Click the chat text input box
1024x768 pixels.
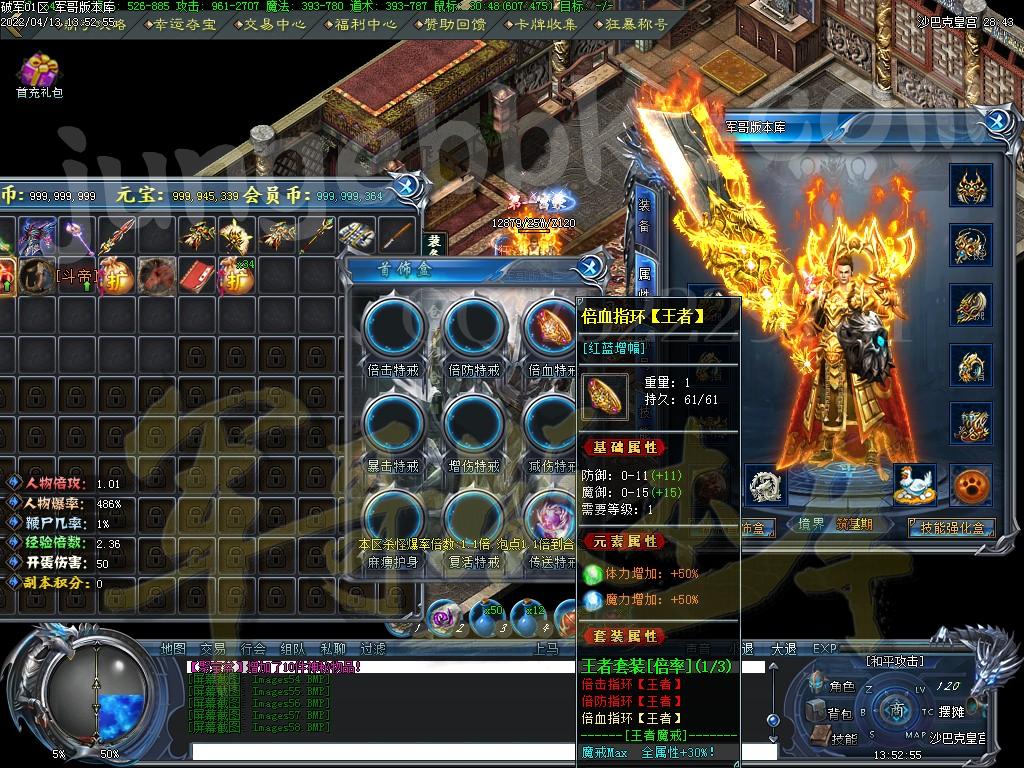tap(470, 751)
